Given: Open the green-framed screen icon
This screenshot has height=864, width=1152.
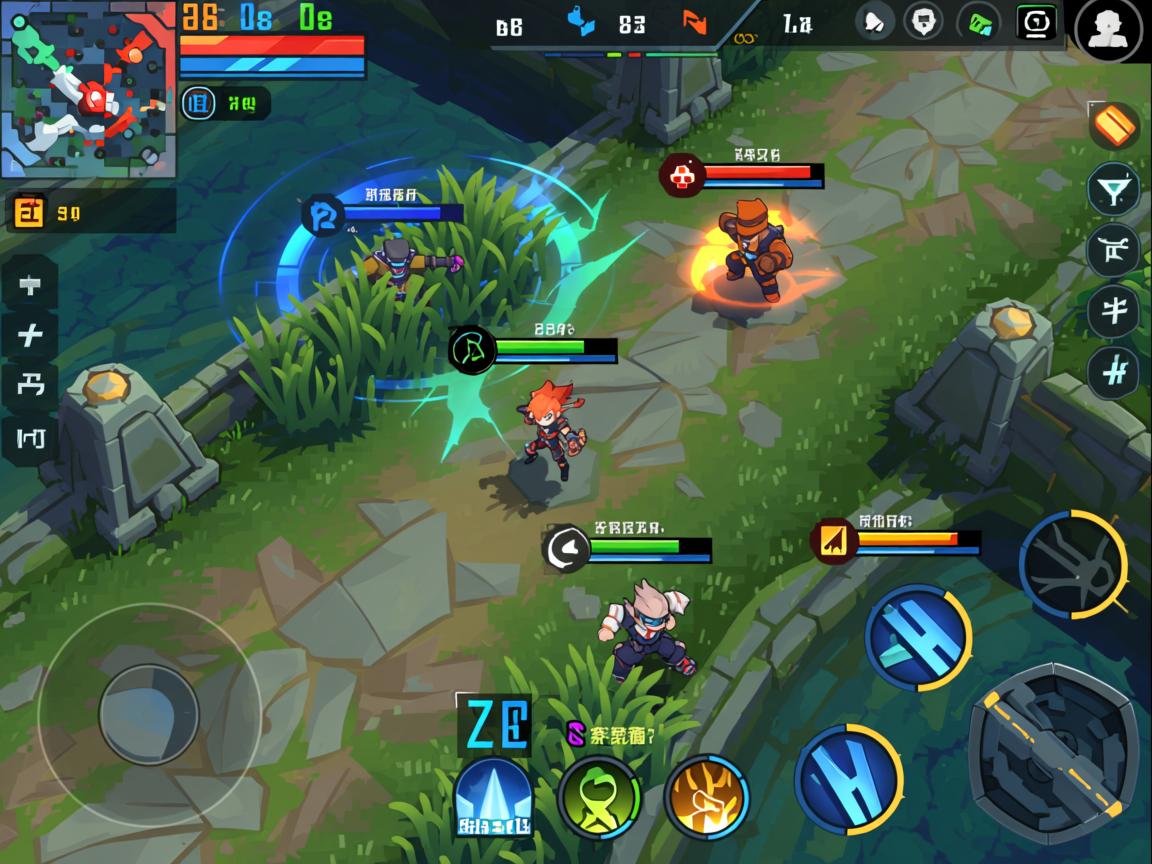Looking at the screenshot, I should 1035,22.
